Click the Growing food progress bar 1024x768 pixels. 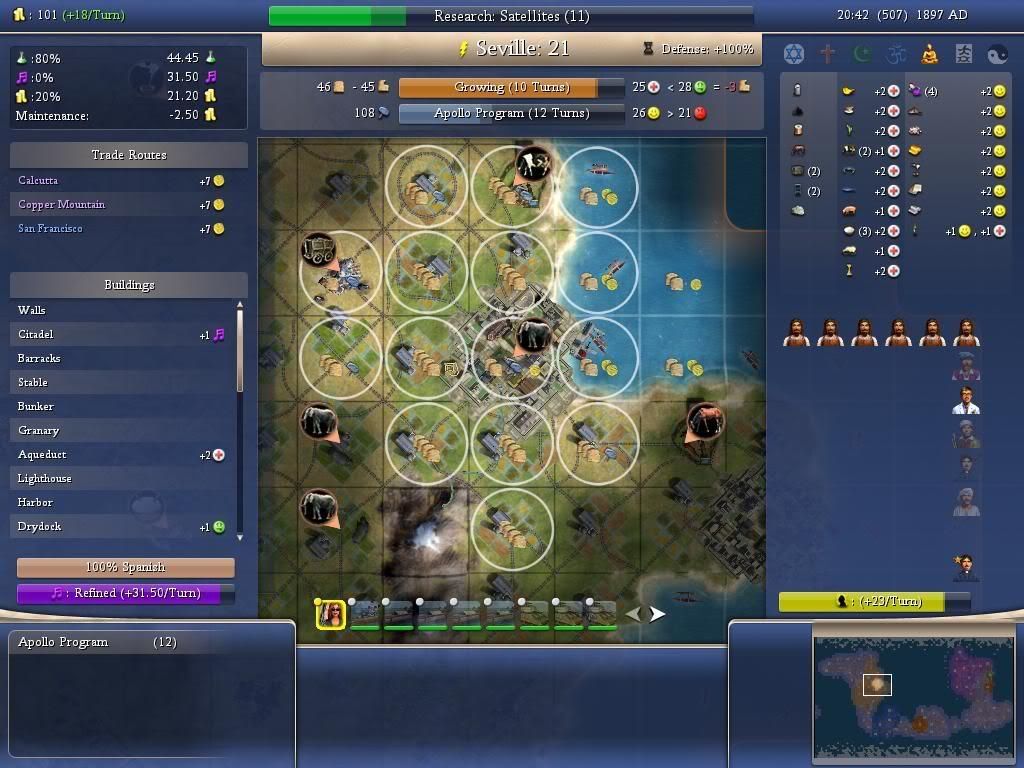tap(511, 88)
